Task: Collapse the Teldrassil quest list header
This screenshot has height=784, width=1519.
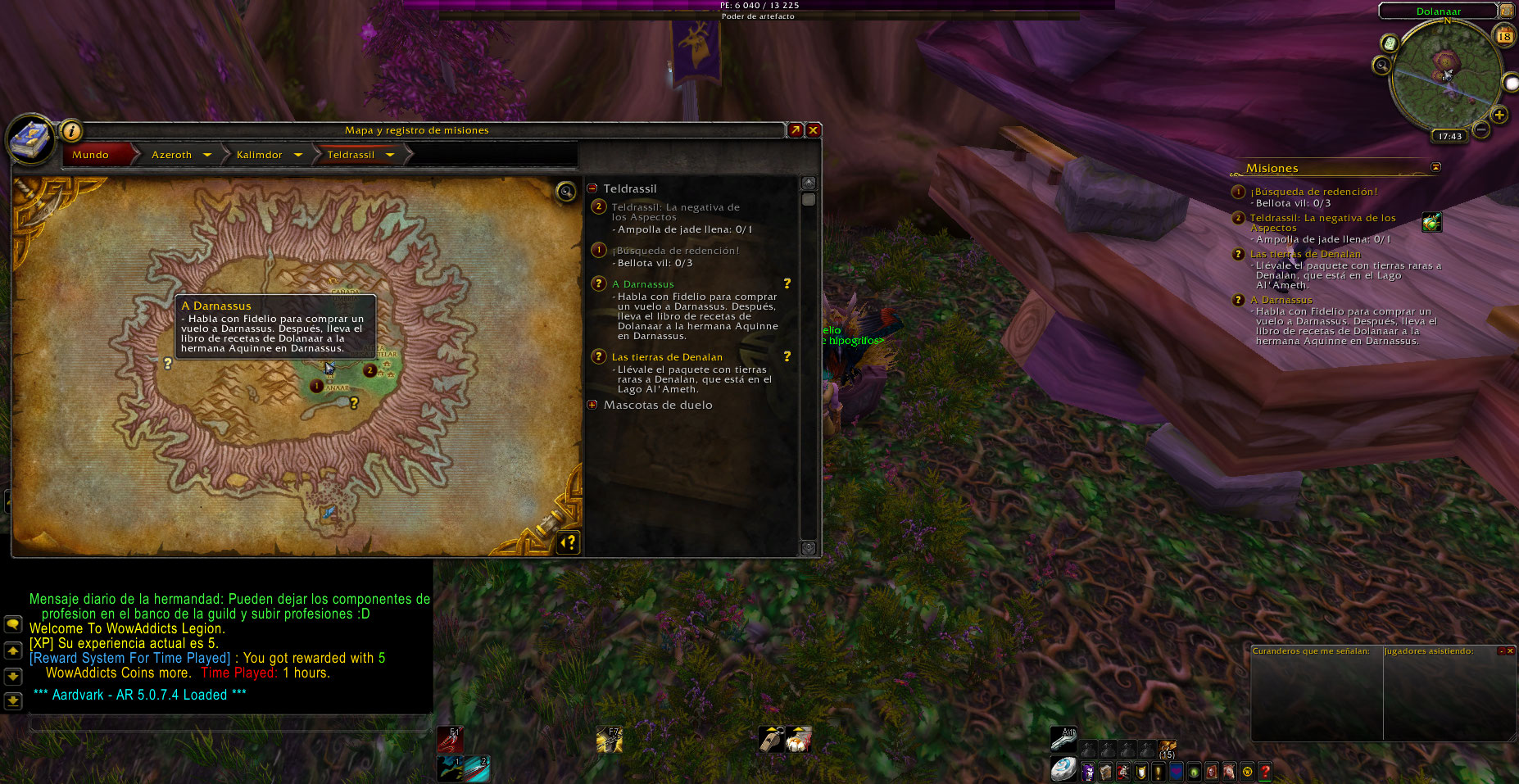Action: (592, 188)
